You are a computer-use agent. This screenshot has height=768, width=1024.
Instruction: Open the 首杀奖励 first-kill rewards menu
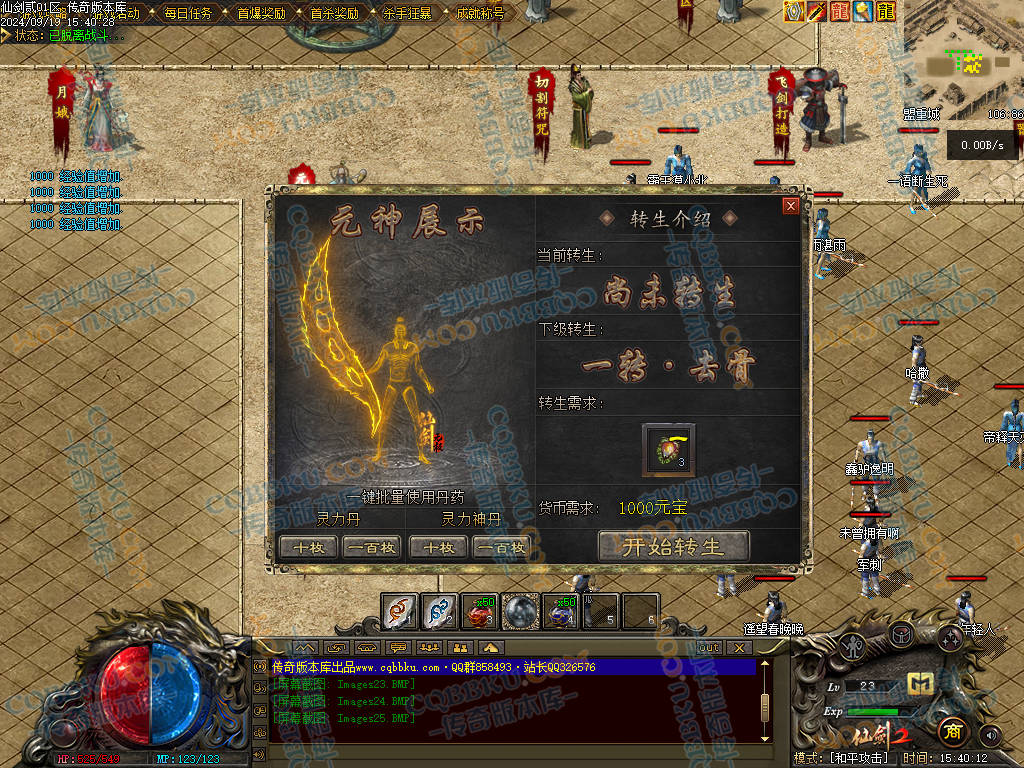tap(334, 14)
